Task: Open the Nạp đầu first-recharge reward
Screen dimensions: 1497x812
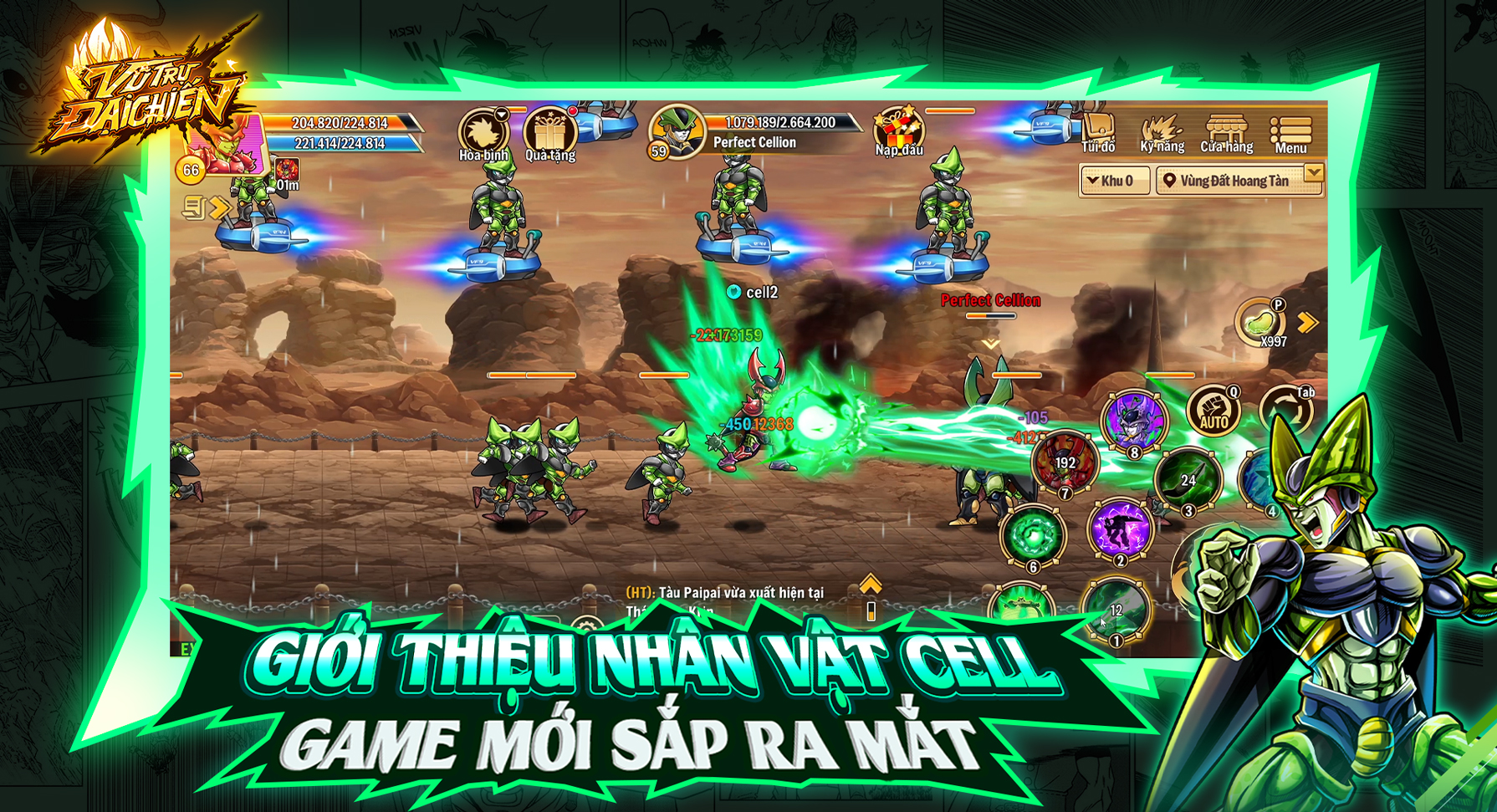Action: click(x=899, y=130)
